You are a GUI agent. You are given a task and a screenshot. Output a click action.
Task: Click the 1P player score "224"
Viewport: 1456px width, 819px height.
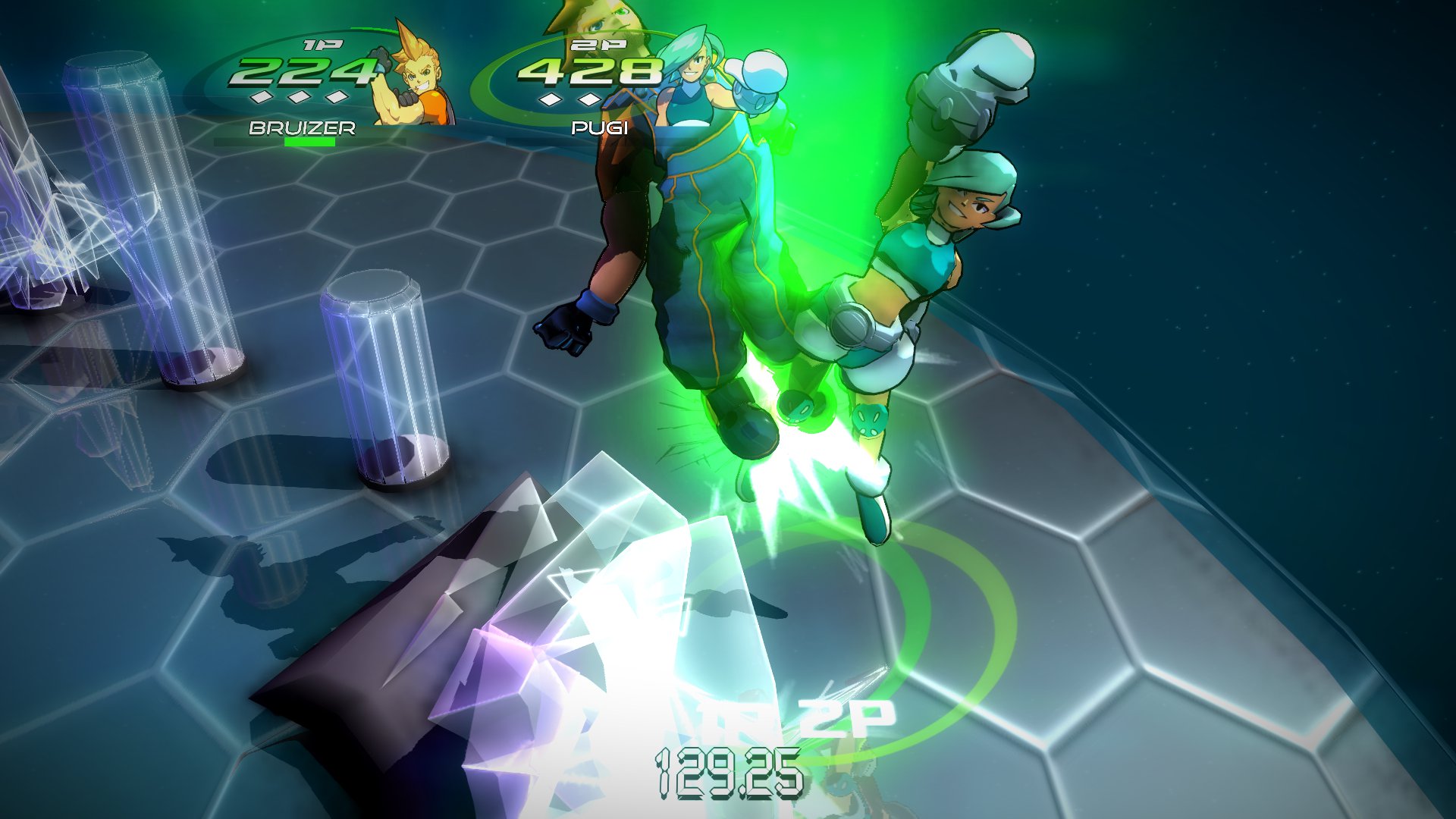[305, 72]
